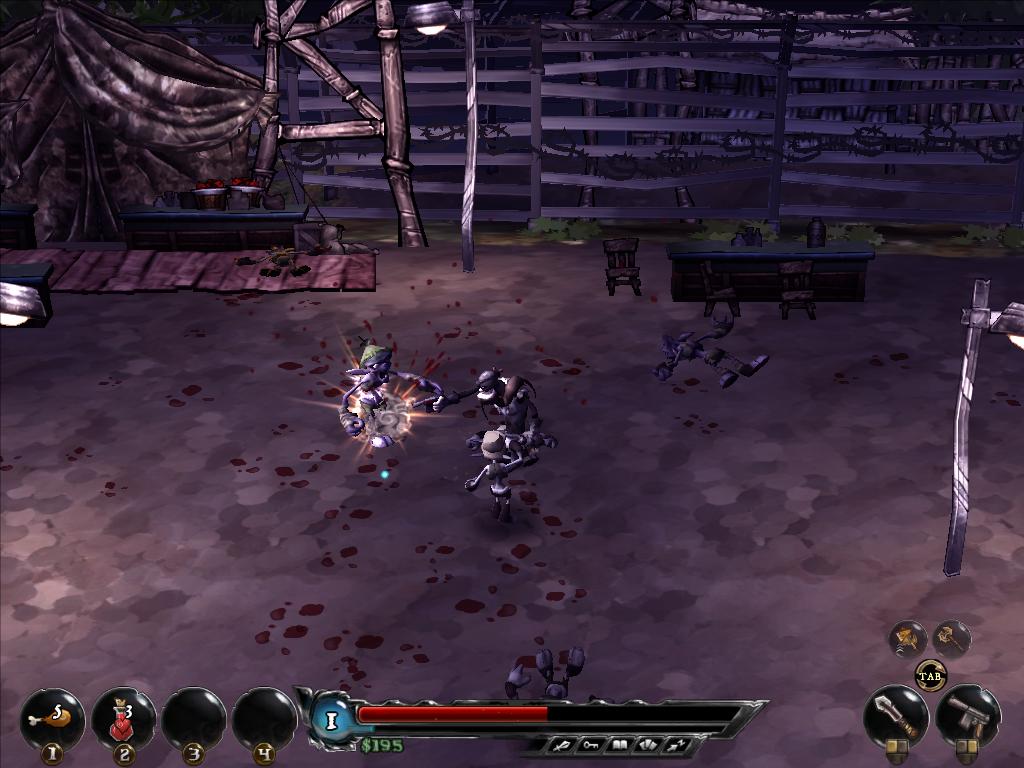Screen dimensions: 1024x768
Task: Open the book journal button
Action: click(621, 745)
